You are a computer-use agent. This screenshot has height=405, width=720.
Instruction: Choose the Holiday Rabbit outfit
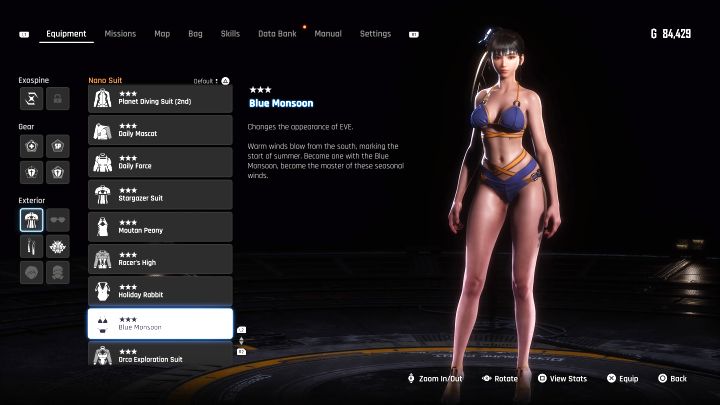pyautogui.click(x=160, y=291)
